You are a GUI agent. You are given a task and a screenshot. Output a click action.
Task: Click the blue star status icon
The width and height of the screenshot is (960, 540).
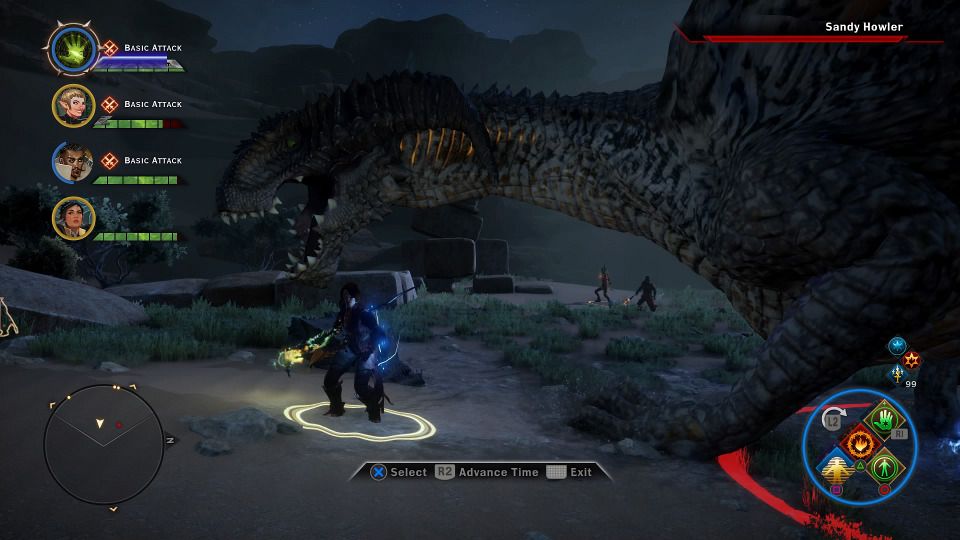pyautogui.click(x=896, y=345)
